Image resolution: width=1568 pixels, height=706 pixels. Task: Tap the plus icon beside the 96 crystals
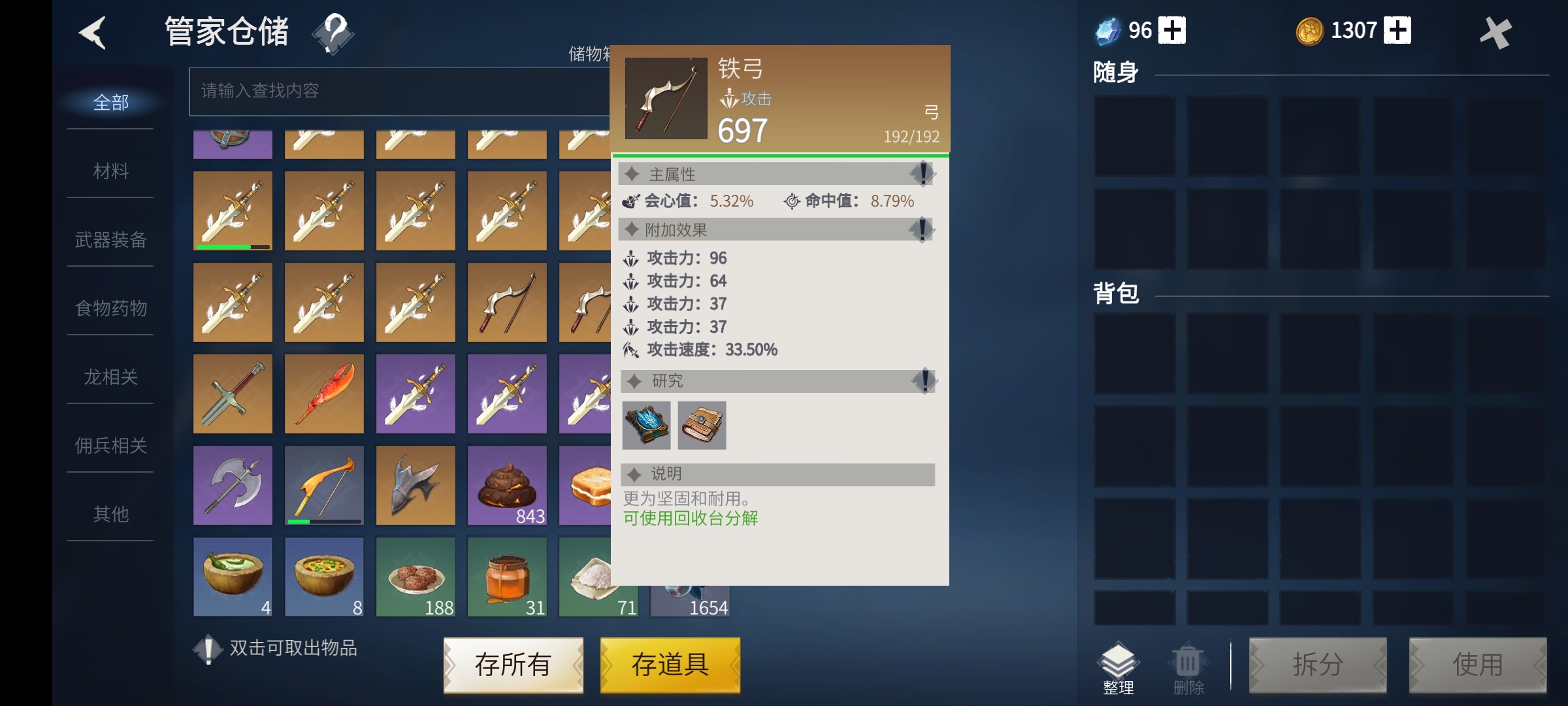1173,29
